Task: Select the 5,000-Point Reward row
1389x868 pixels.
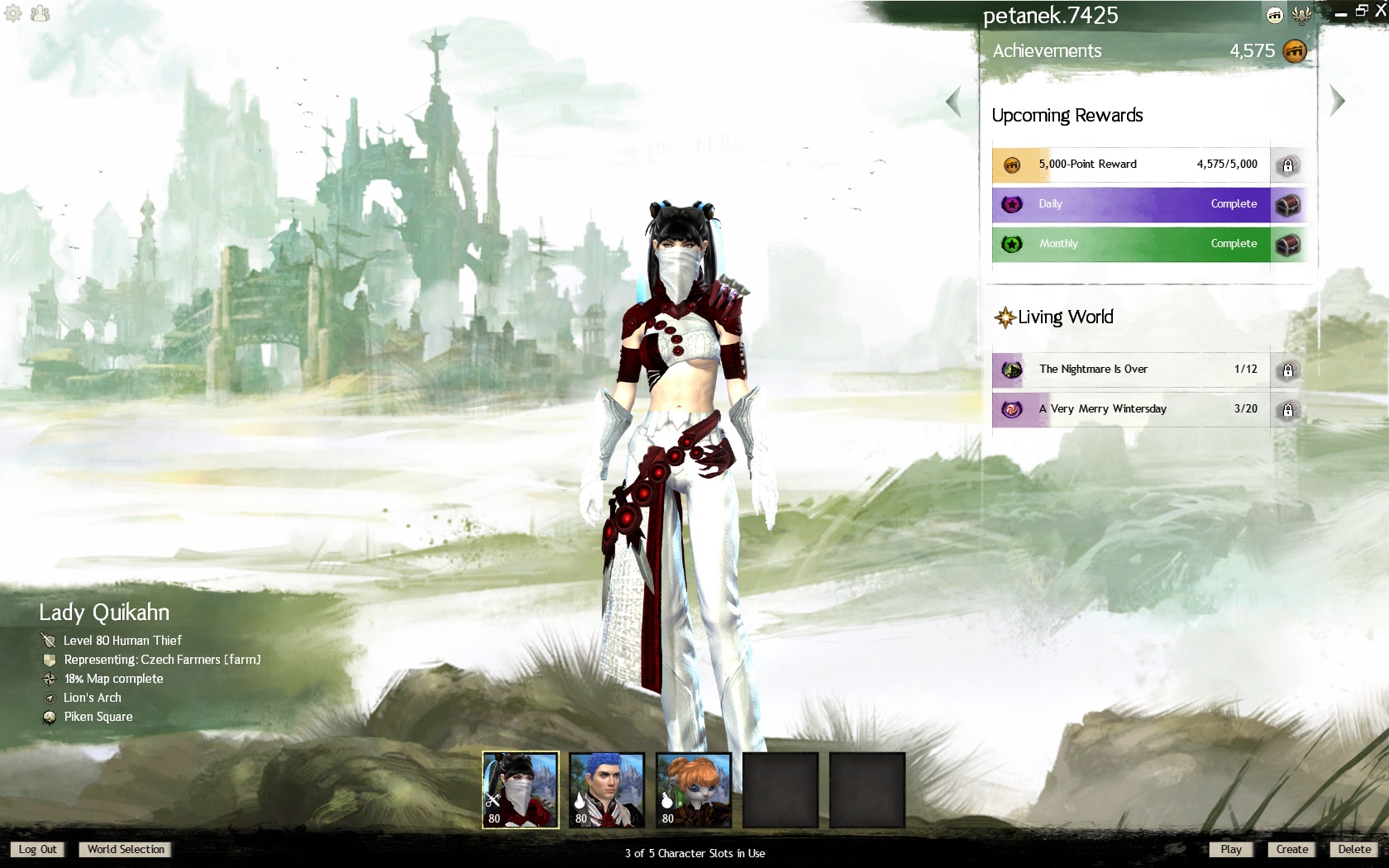Action: coord(1130,165)
